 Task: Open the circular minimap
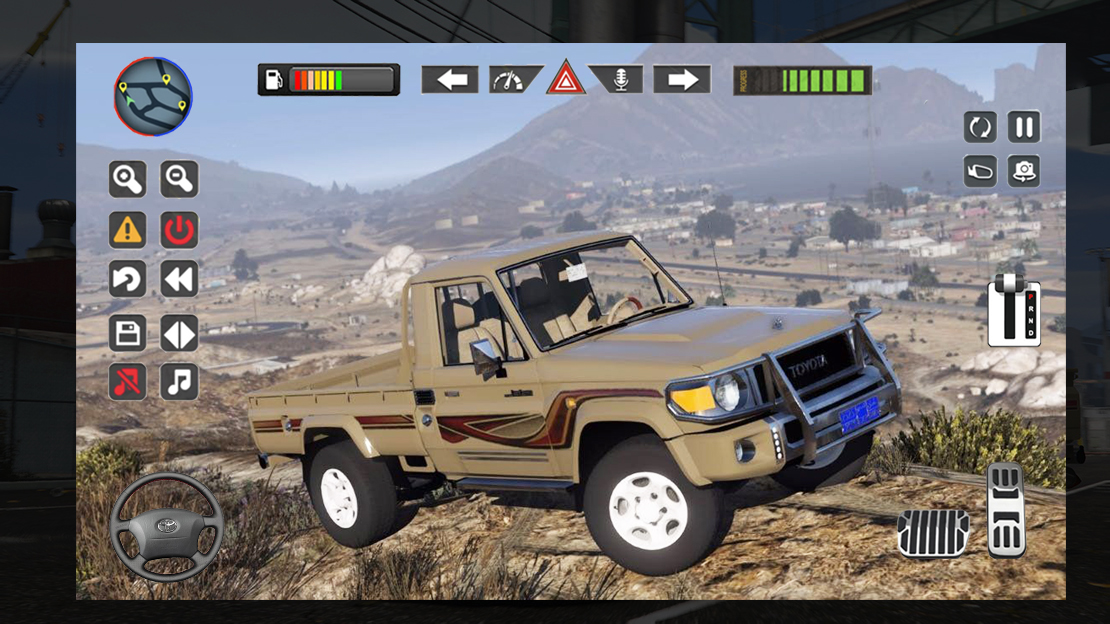tap(153, 97)
